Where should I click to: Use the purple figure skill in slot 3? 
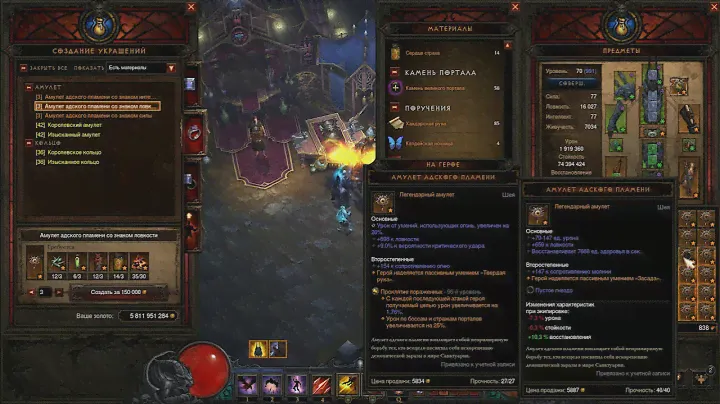(x=296, y=383)
